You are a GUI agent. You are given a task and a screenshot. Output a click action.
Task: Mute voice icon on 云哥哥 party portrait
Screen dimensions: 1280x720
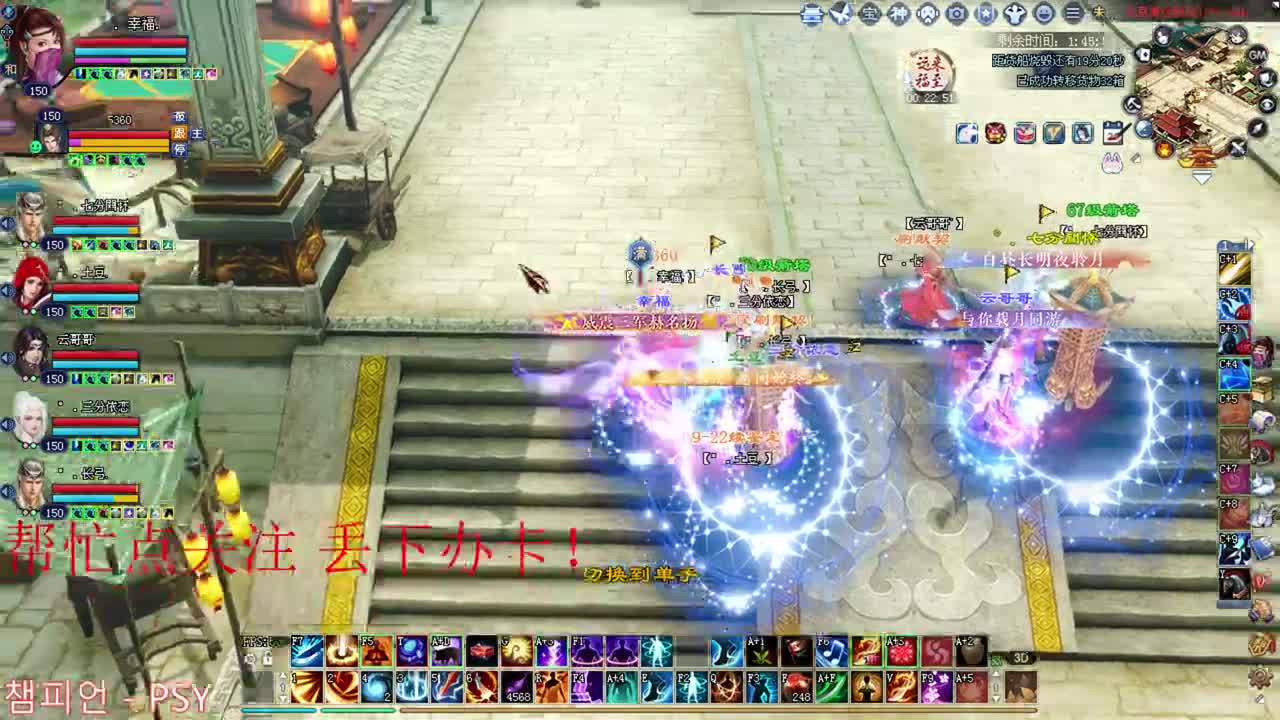pos(8,356)
